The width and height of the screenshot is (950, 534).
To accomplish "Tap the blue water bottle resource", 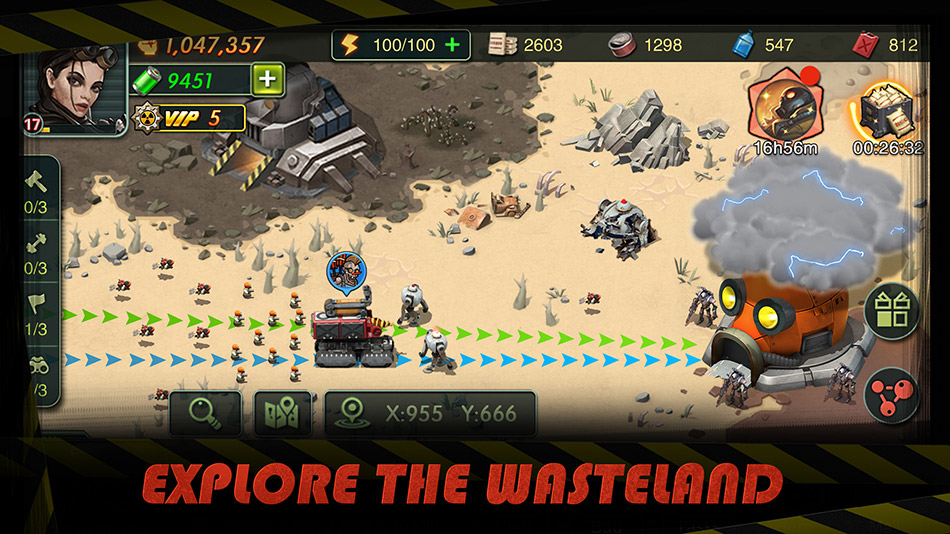I will 764,45.
